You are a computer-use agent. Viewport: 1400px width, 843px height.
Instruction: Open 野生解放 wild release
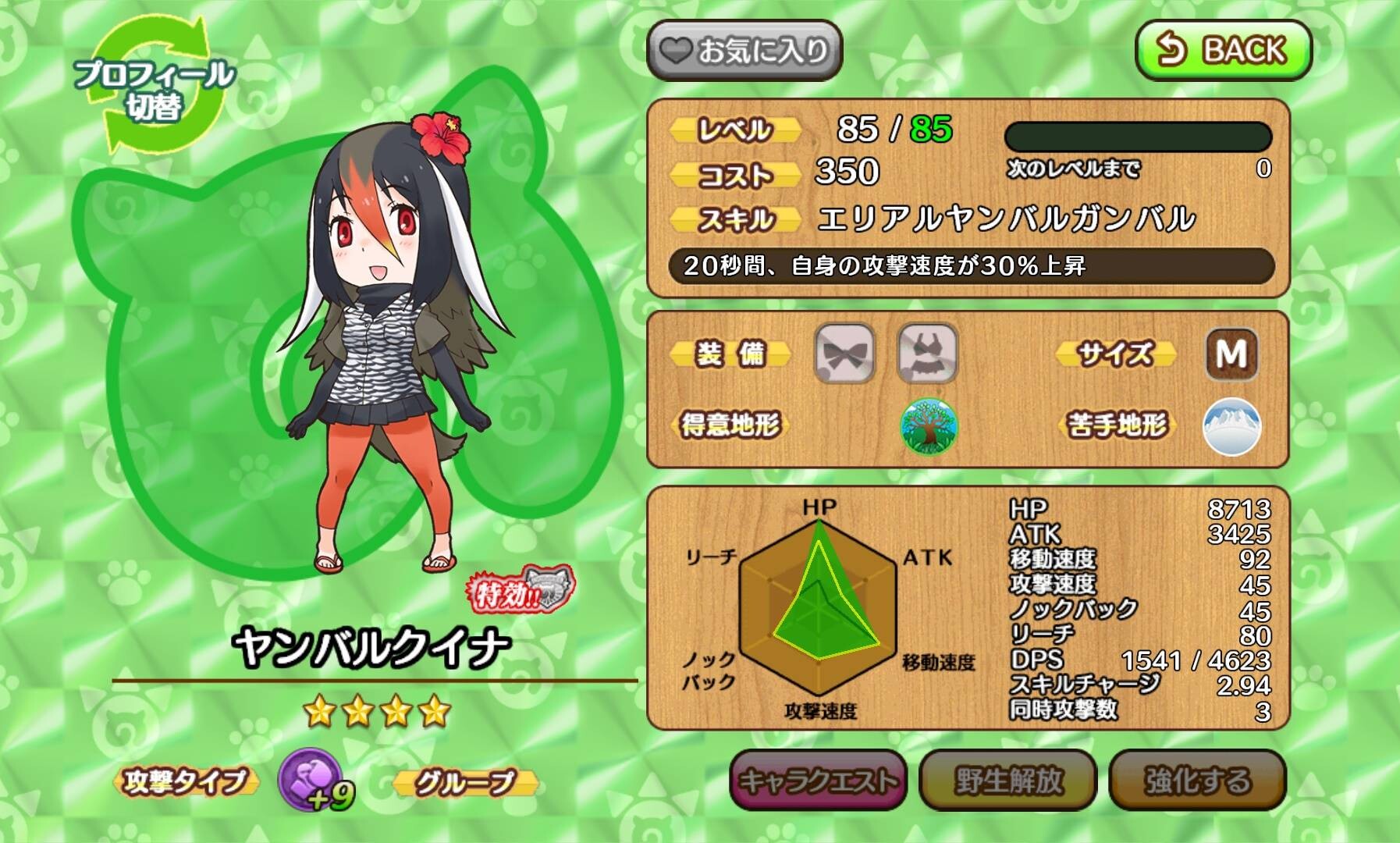pos(1008,780)
